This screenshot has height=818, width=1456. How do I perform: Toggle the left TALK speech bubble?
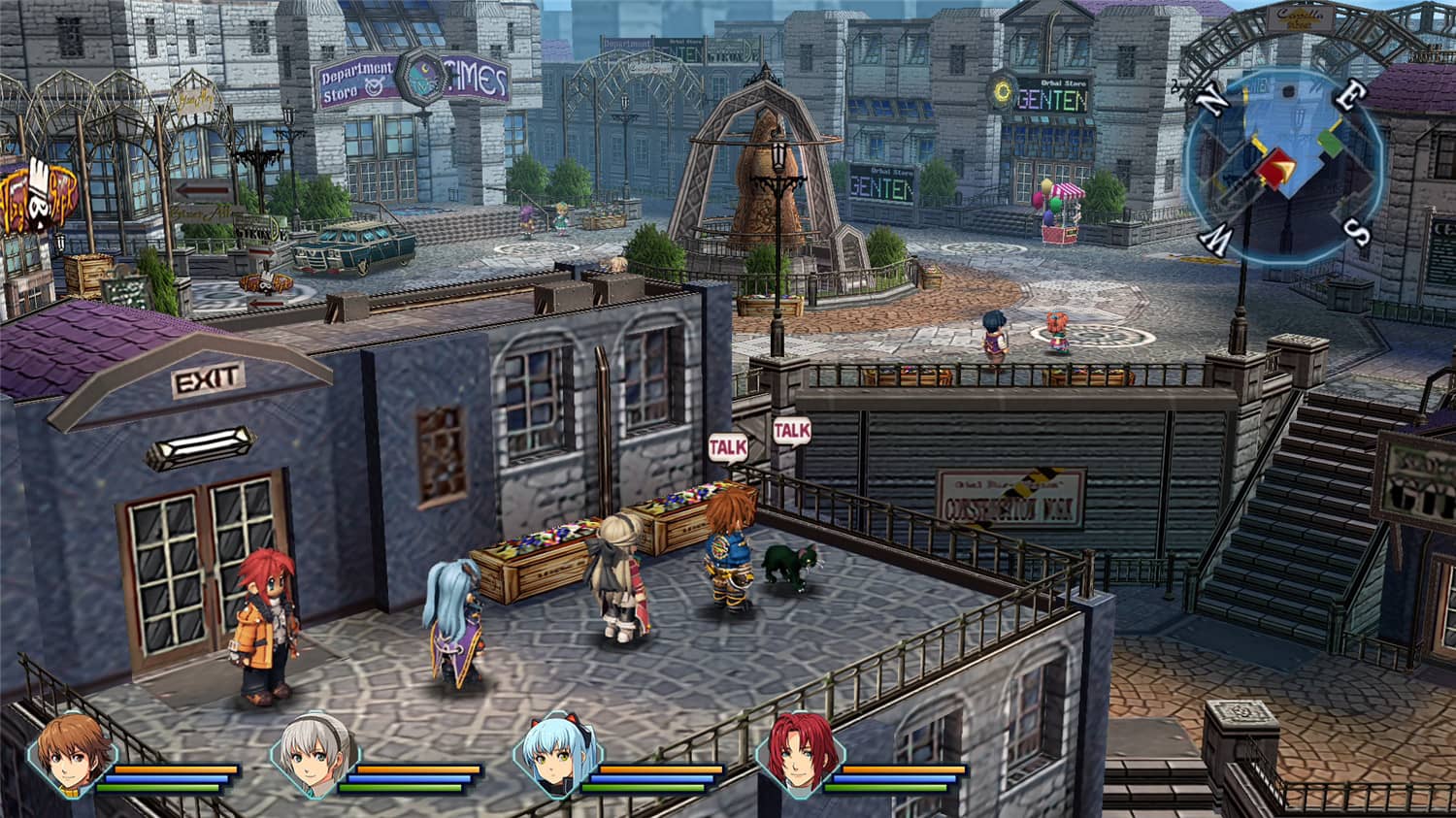tap(728, 446)
